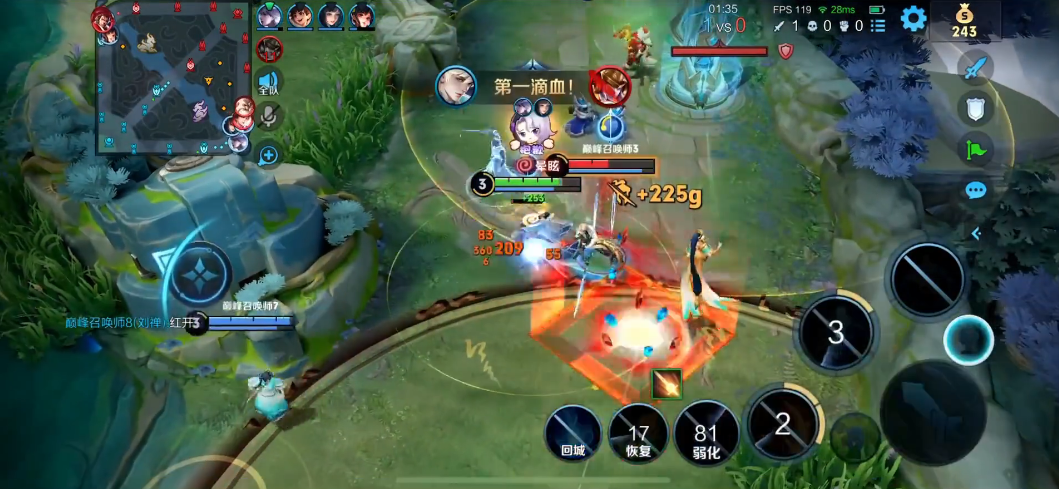This screenshot has width=1059, height=489.
Task: Open the minimap
Action: coord(170,78)
